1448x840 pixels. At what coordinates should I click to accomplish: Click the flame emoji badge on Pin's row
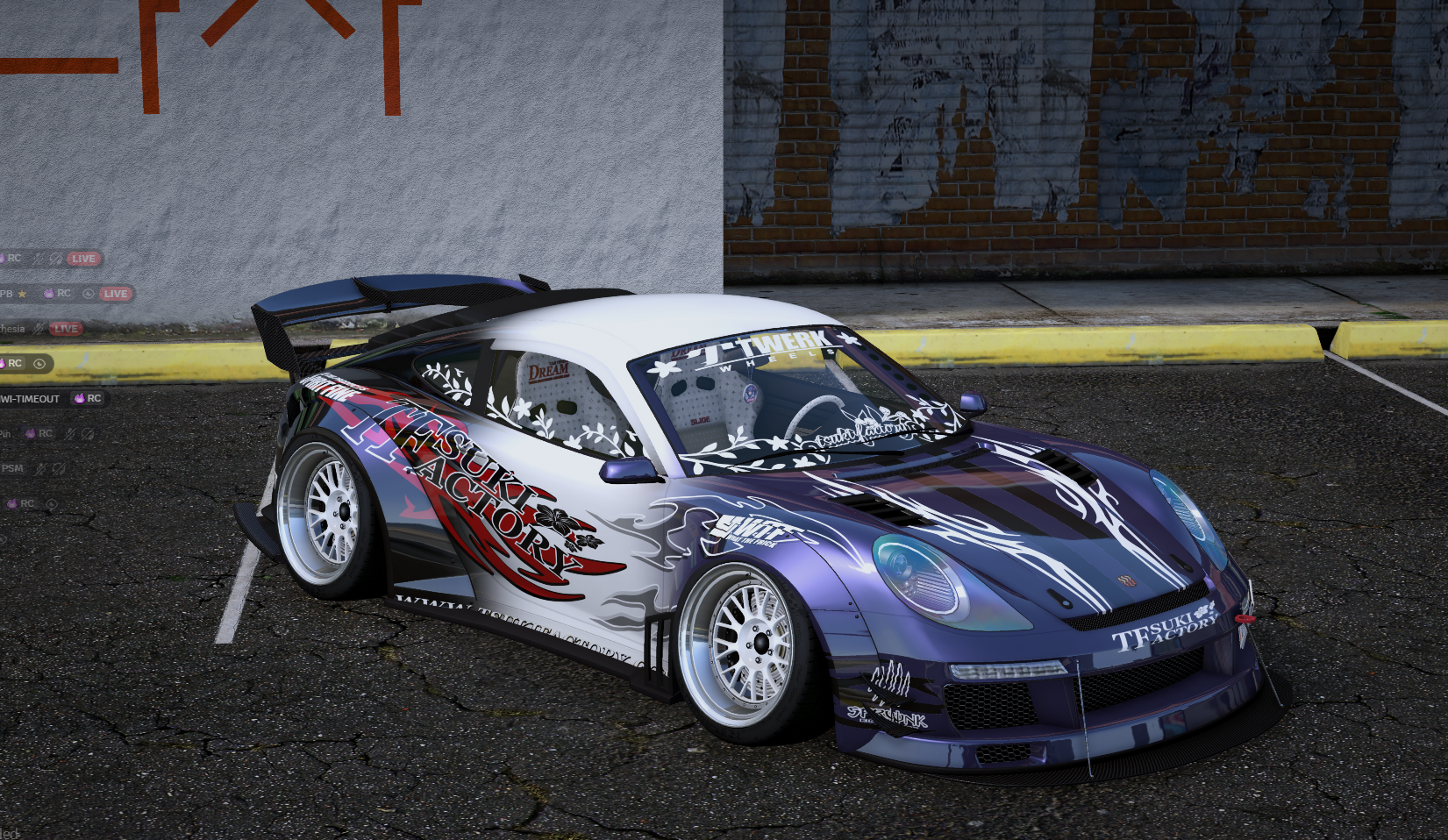31,434
